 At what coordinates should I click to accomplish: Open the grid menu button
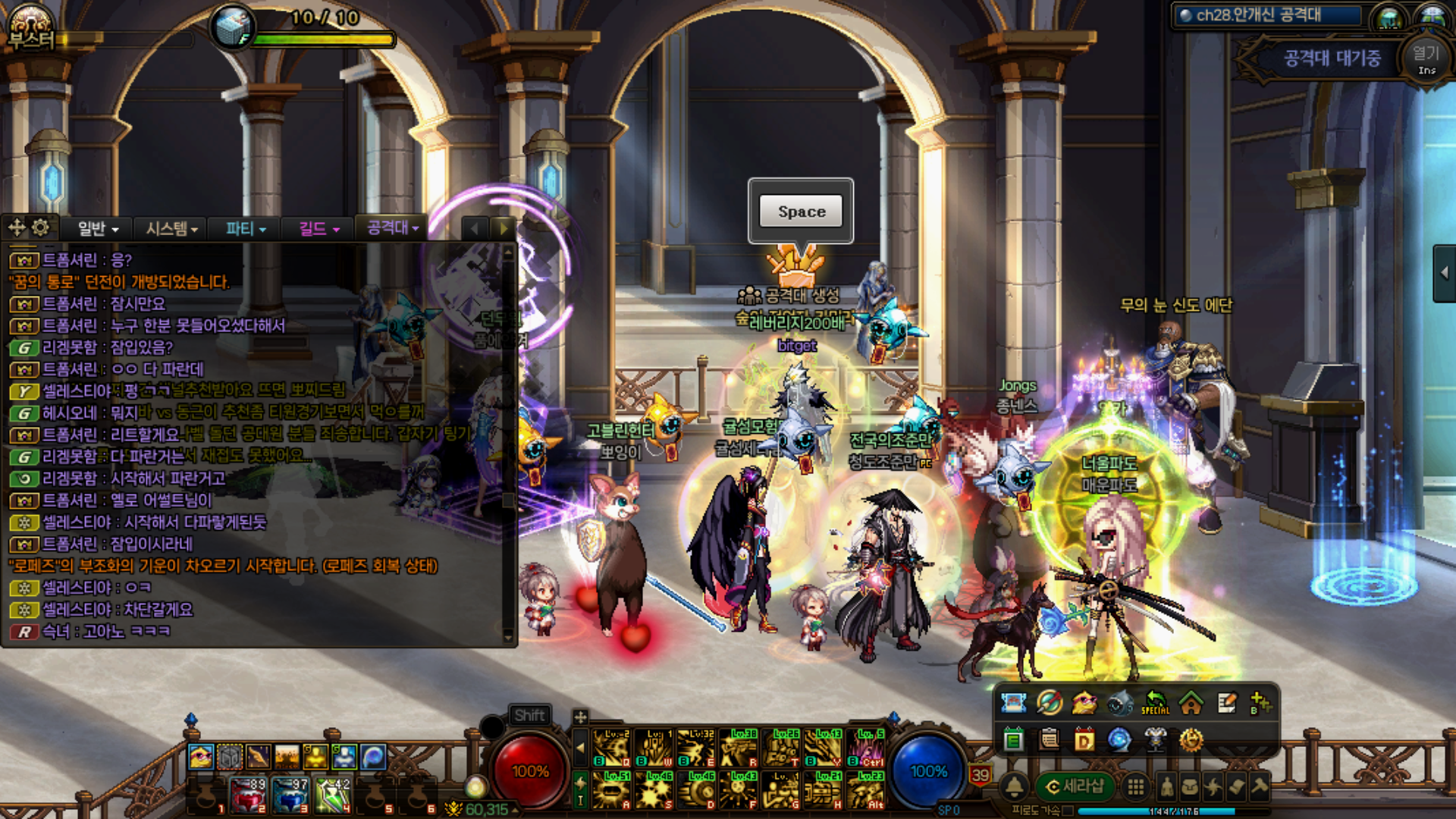point(1135,787)
